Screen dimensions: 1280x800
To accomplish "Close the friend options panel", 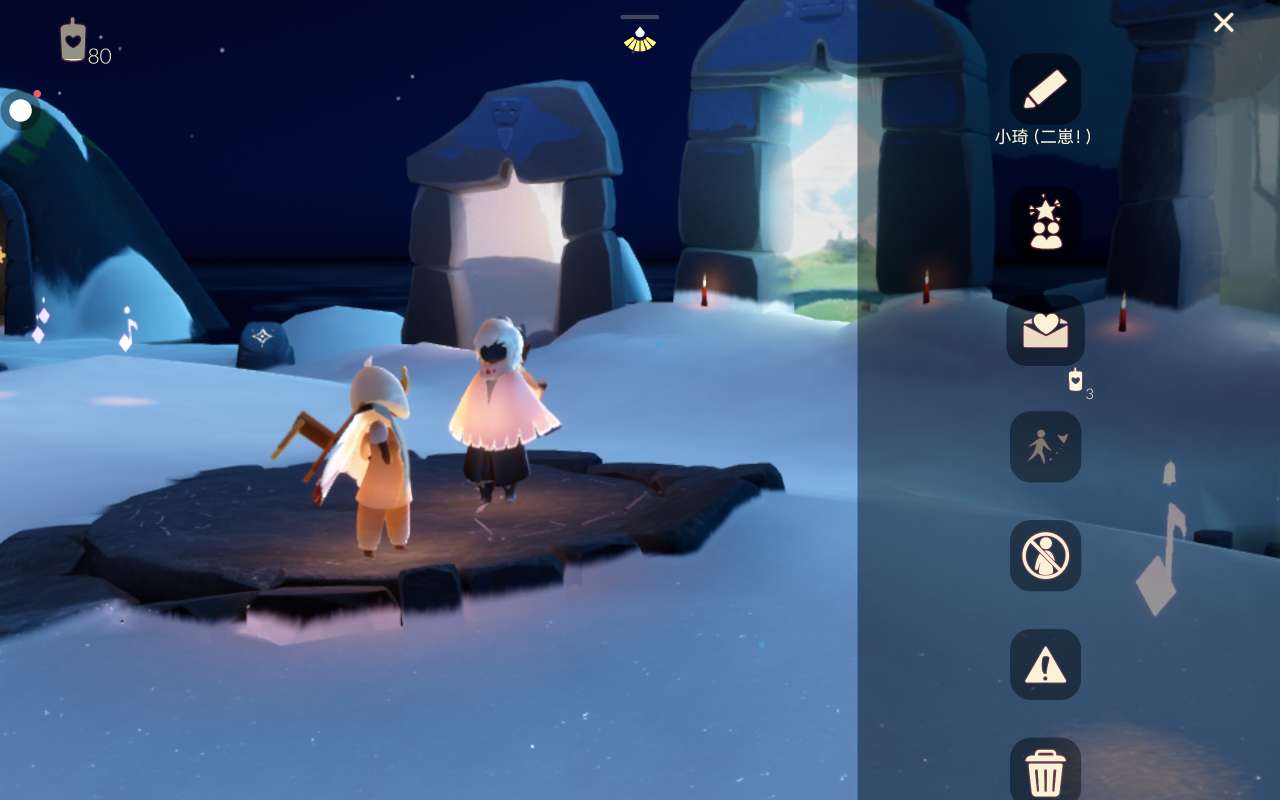I will pos(1223,23).
